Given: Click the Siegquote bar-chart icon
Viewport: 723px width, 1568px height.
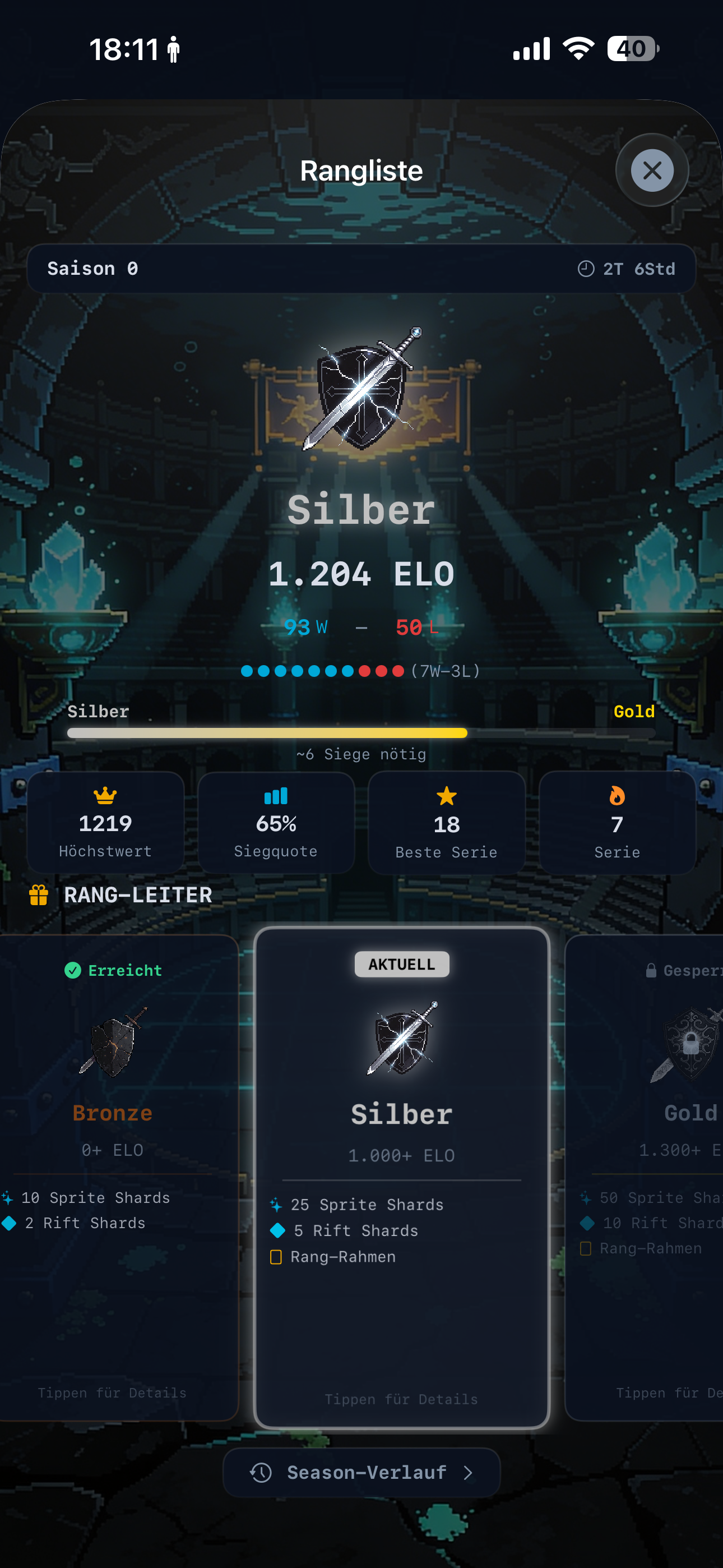Looking at the screenshot, I should click(x=276, y=795).
